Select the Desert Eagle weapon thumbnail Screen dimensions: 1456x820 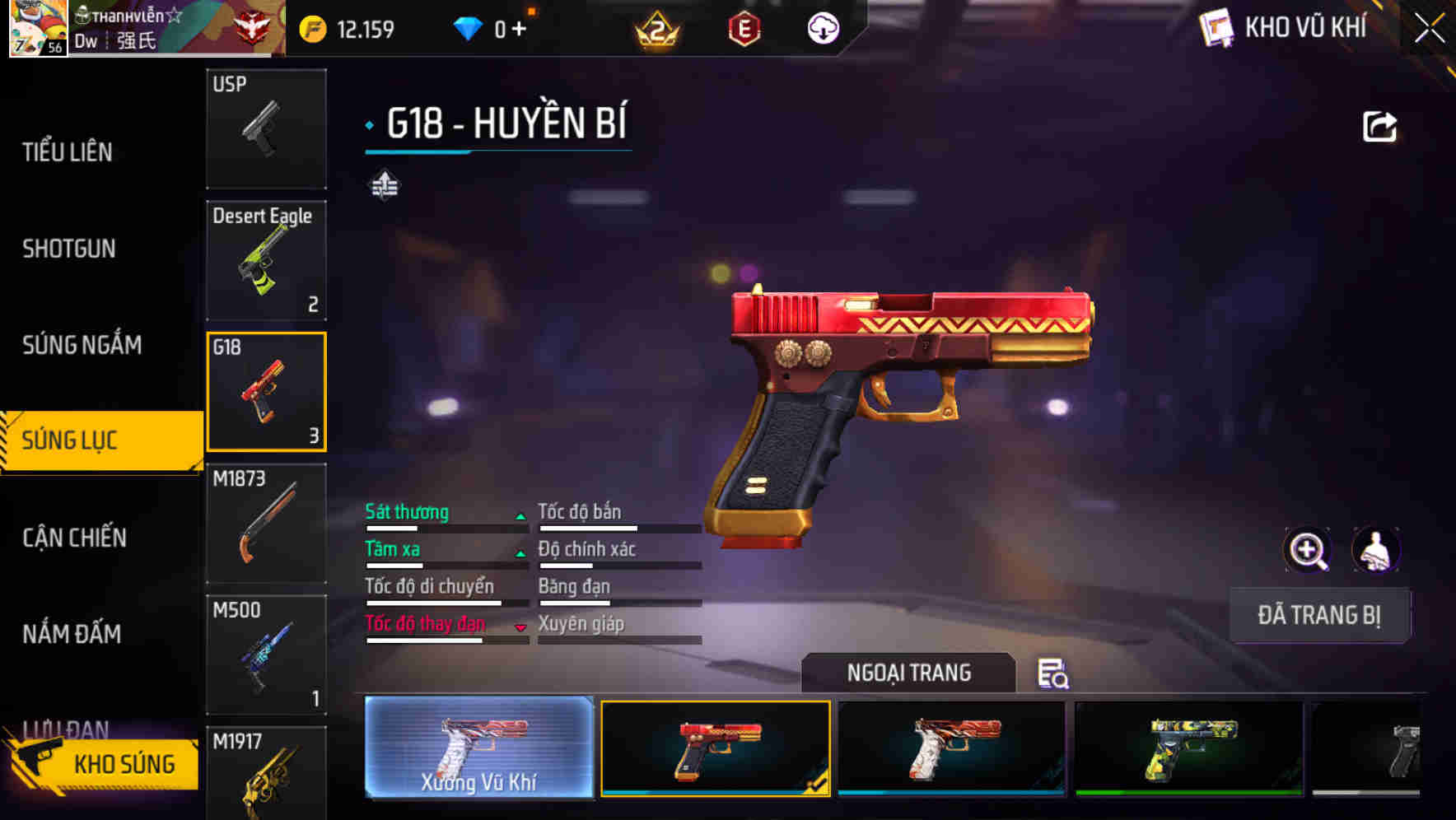pos(266,259)
